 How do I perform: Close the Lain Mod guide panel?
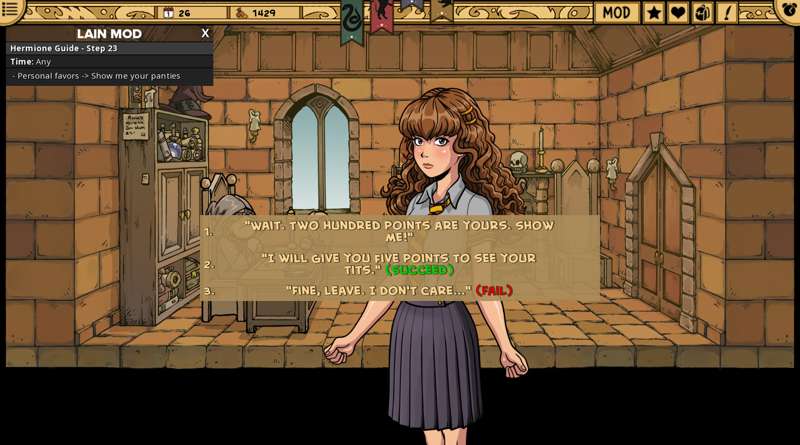click(205, 33)
